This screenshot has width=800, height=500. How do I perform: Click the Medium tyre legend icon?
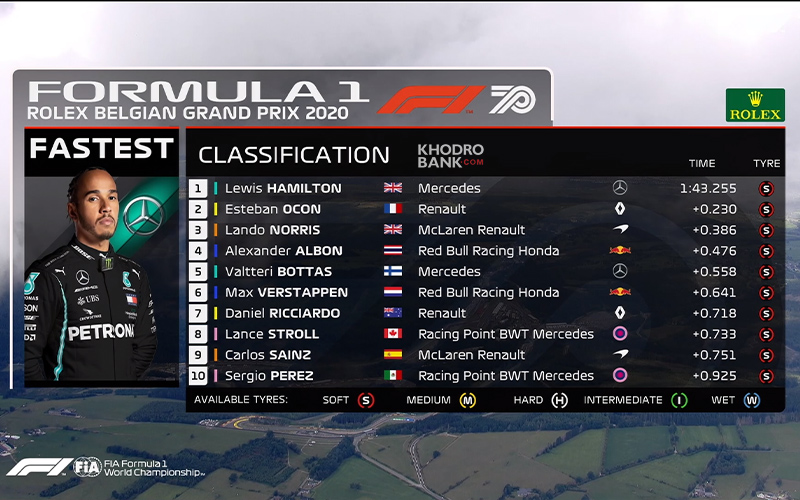click(x=467, y=400)
